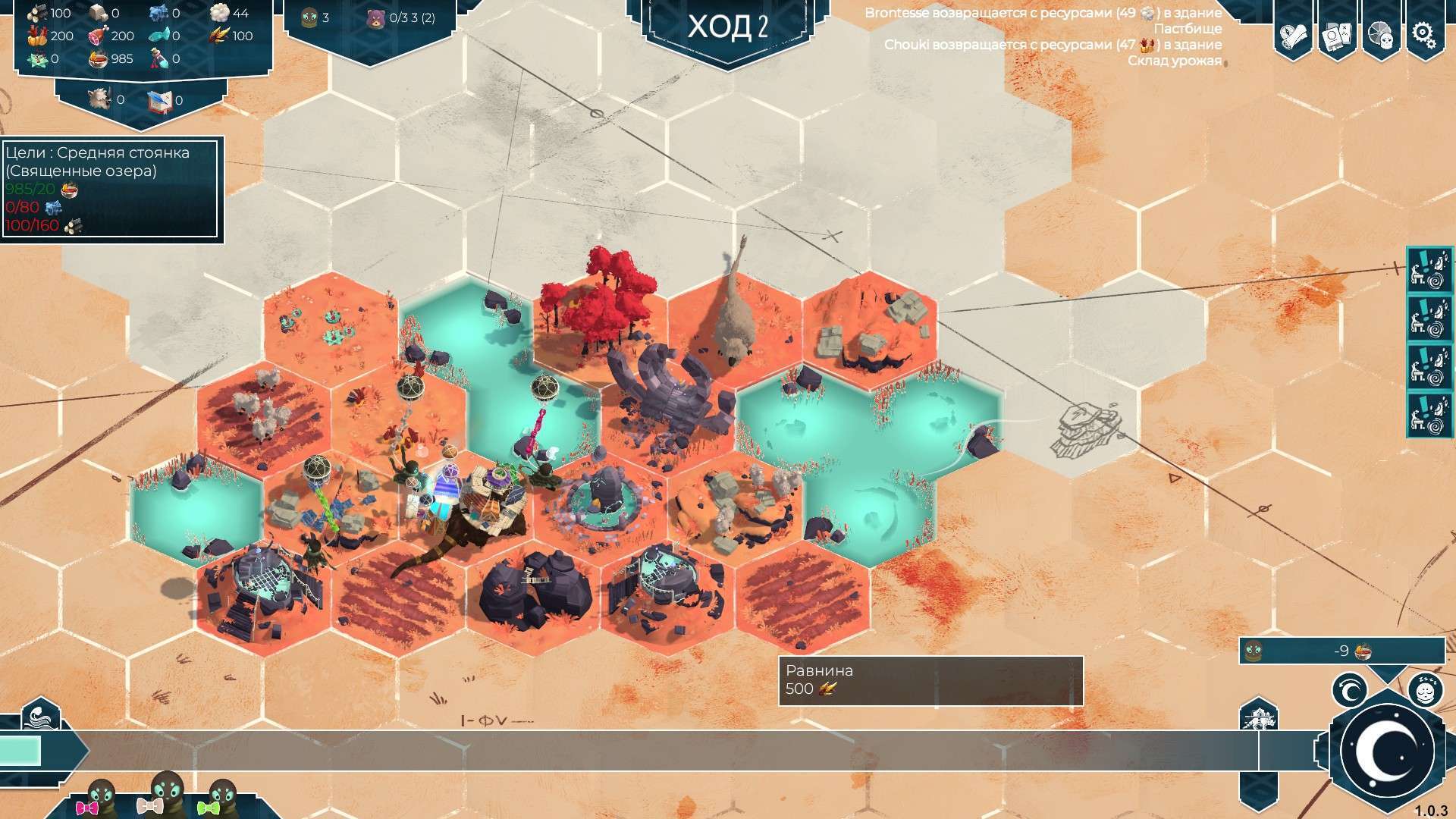Click the villager food upkeep bar
1456x819 pixels.
coord(1341,651)
